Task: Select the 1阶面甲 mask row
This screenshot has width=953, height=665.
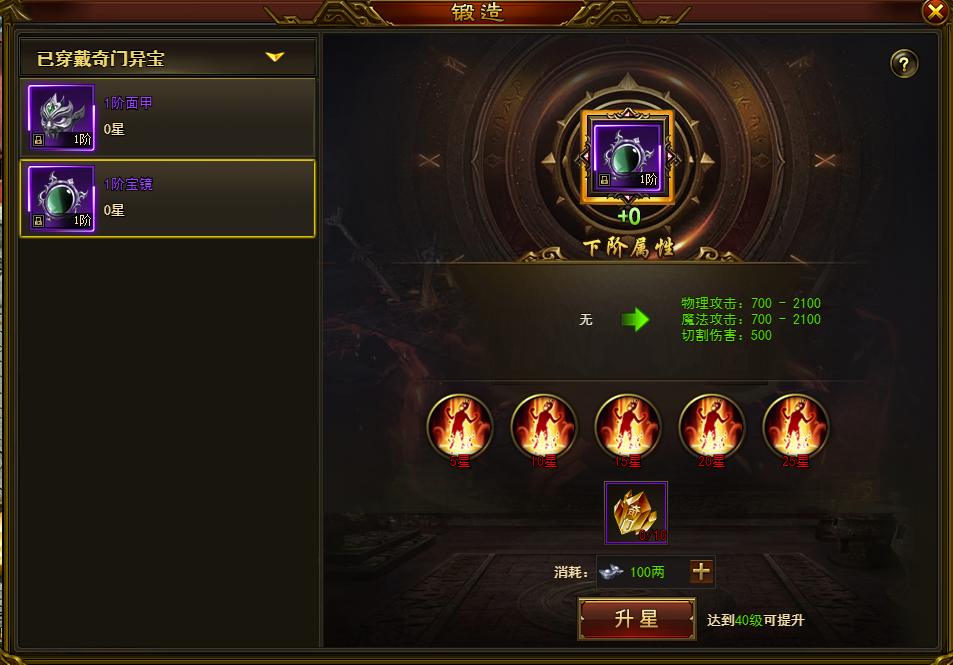Action: 168,117
